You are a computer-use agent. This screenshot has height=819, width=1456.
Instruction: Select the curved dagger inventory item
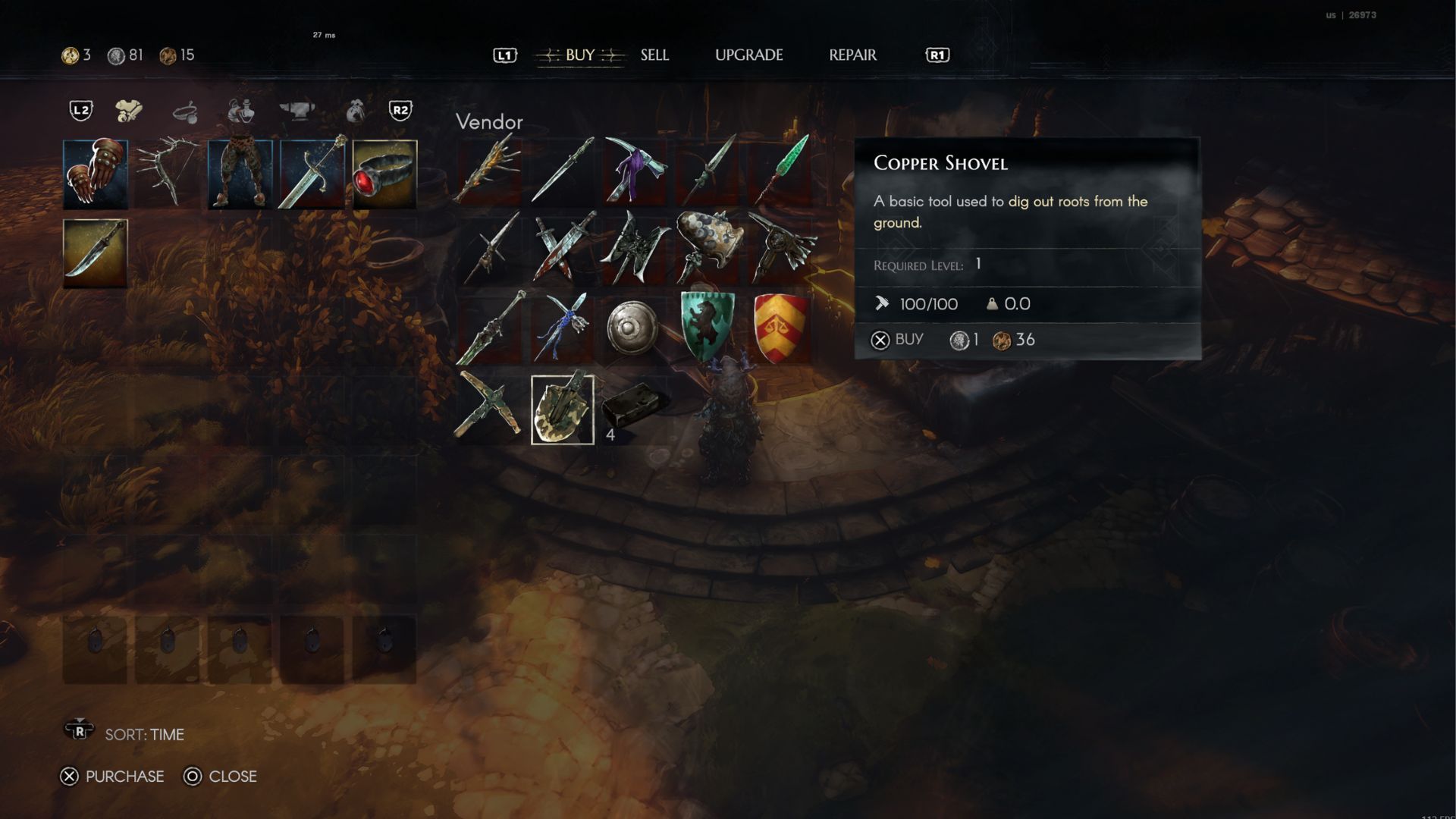pyautogui.click(x=95, y=253)
